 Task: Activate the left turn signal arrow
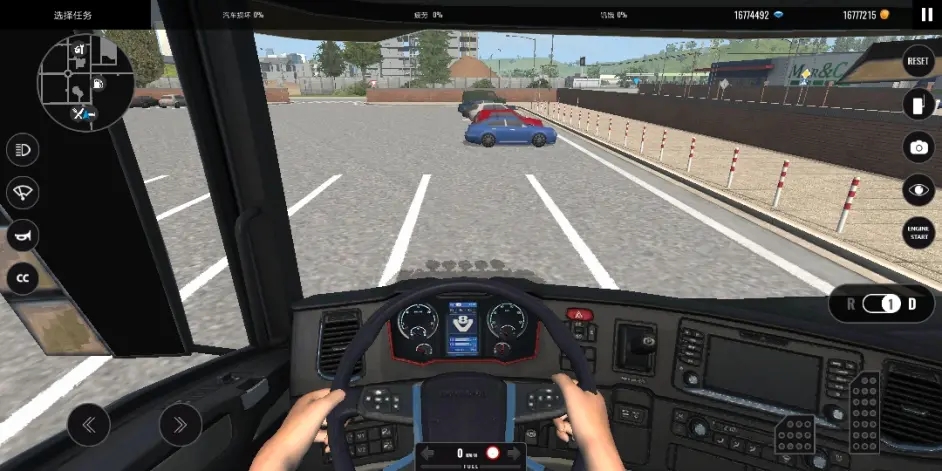click(427, 455)
